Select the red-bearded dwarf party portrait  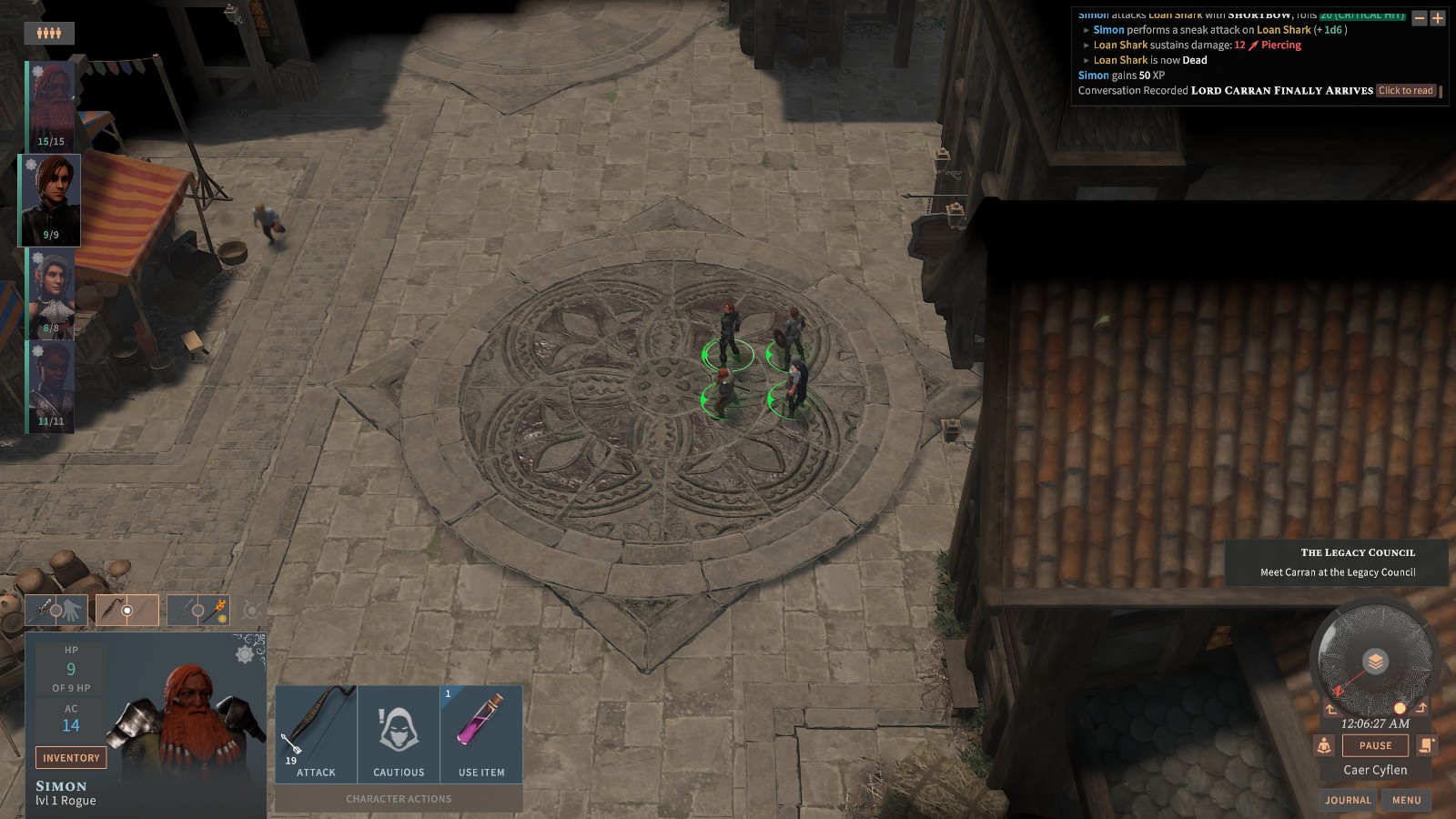click(x=51, y=105)
